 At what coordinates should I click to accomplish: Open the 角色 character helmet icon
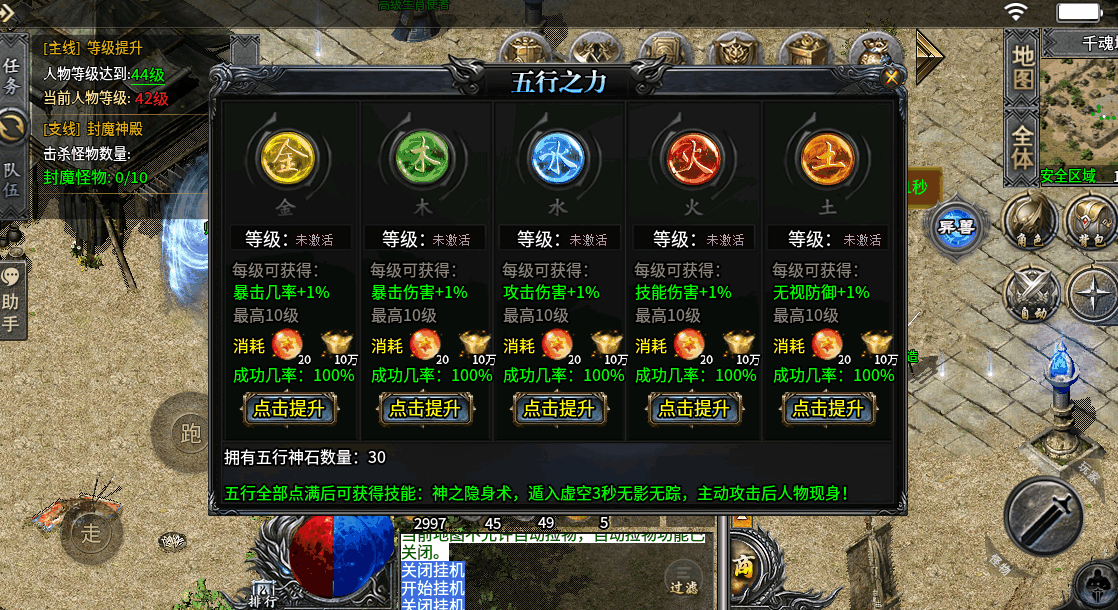(1029, 221)
